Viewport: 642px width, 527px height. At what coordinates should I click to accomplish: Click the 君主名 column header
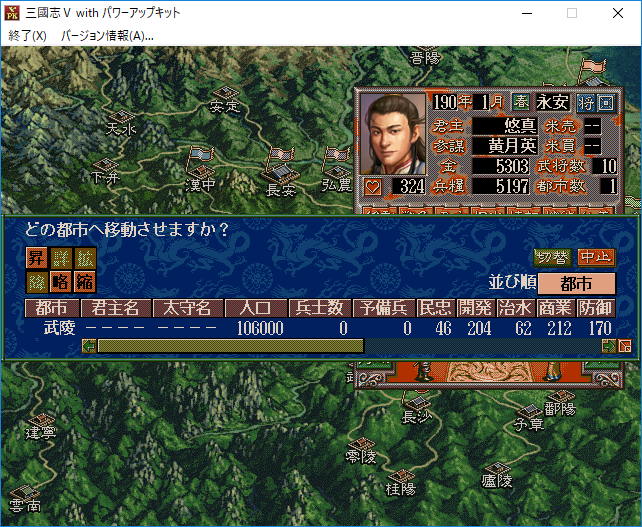tap(115, 308)
